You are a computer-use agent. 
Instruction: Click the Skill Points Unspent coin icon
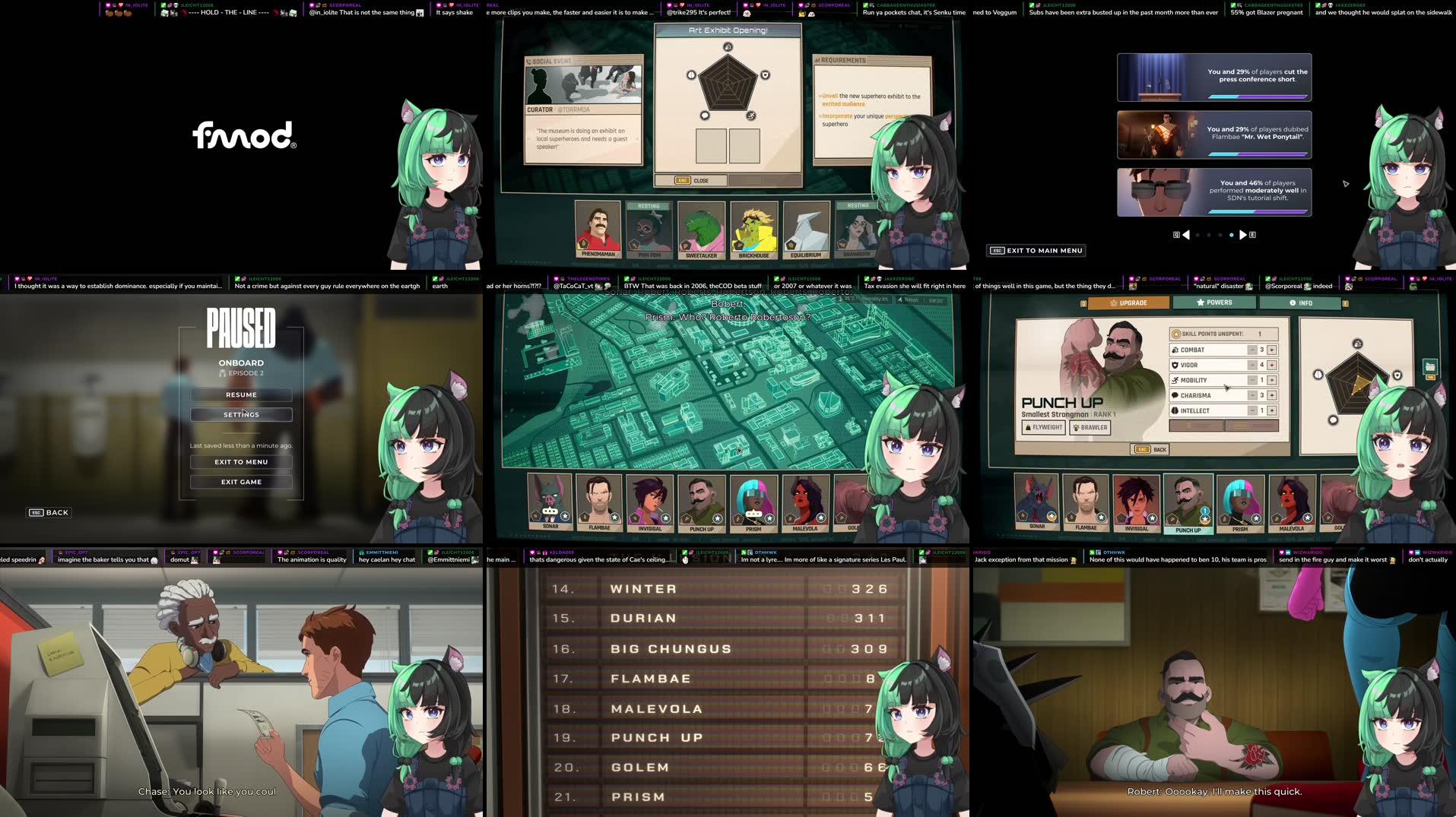pyautogui.click(x=1175, y=334)
